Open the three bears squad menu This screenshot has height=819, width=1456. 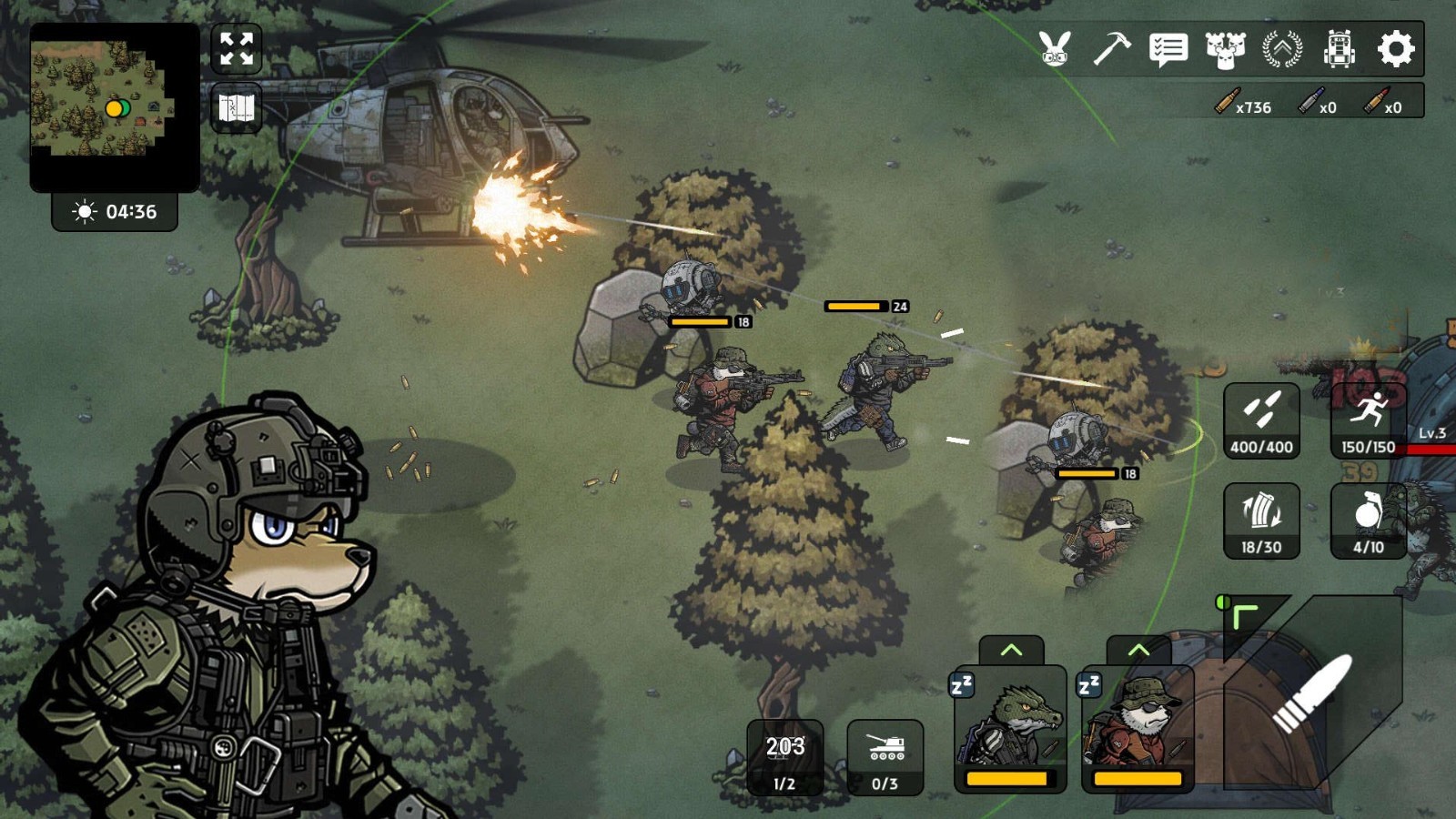(x=1225, y=49)
